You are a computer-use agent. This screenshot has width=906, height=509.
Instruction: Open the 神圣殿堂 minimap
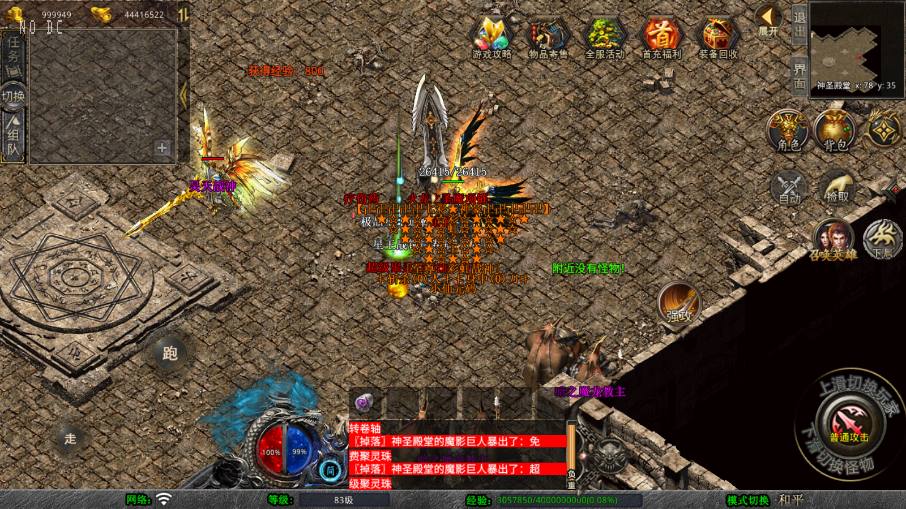pyautogui.click(x=857, y=45)
